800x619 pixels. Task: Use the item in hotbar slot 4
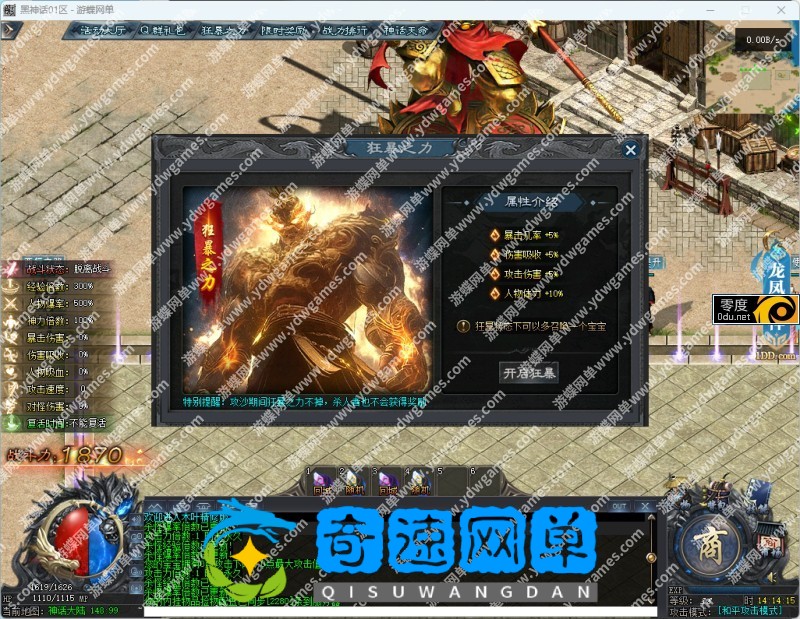419,483
